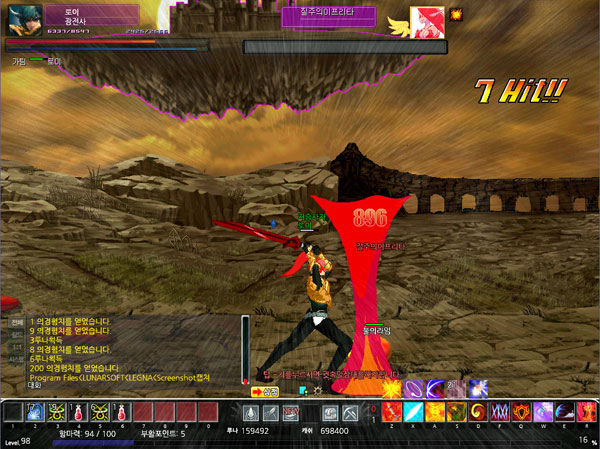Click the yellow arrow button below chat
Screen dimensions: 600x449
(272, 392)
